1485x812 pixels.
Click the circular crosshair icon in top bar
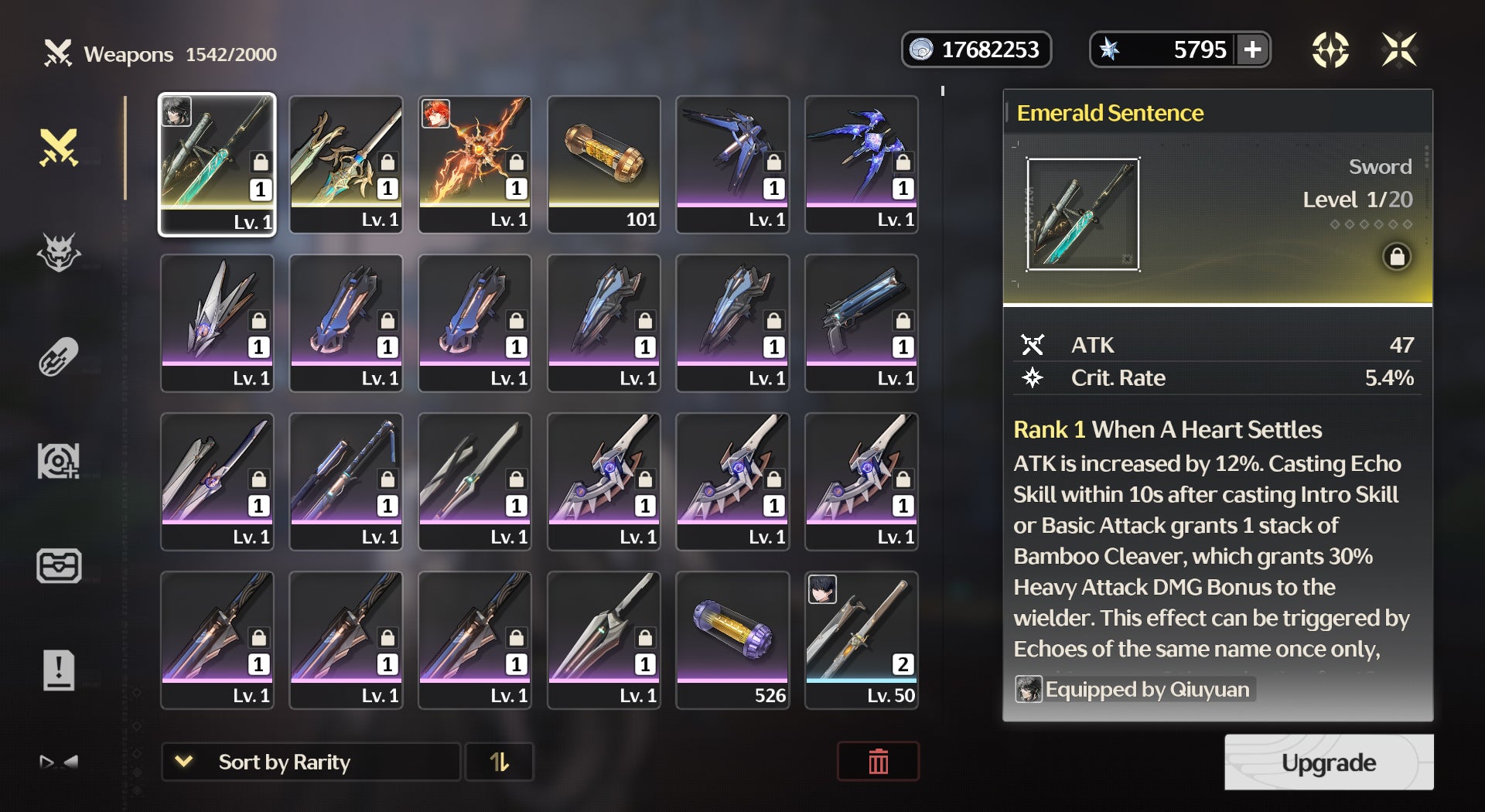click(x=1330, y=50)
